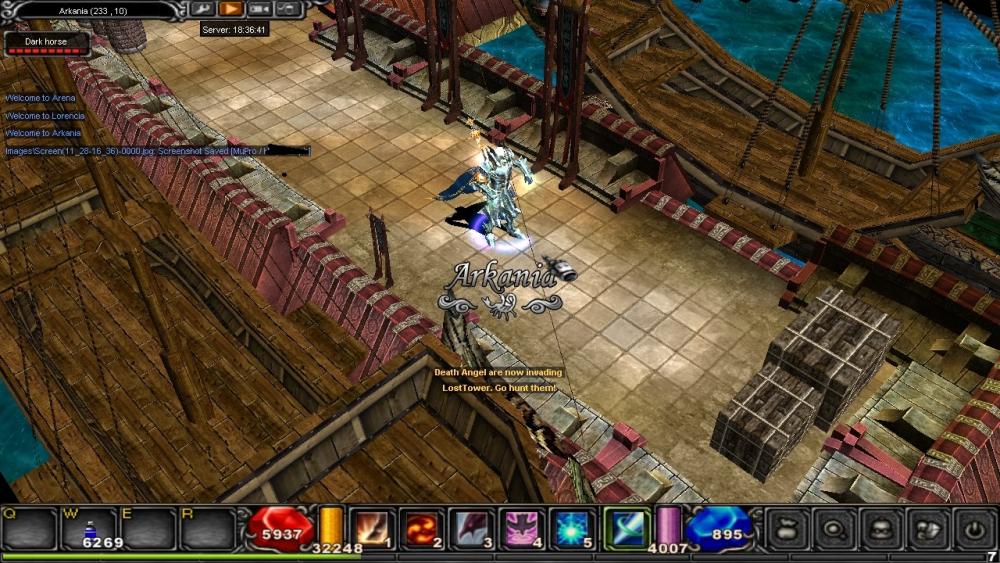Toggle the camera button in top bar

260,9
